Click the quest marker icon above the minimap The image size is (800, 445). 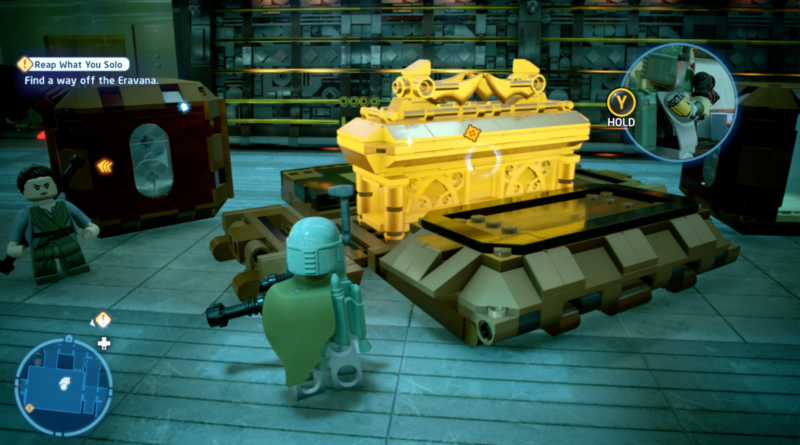pos(102,320)
